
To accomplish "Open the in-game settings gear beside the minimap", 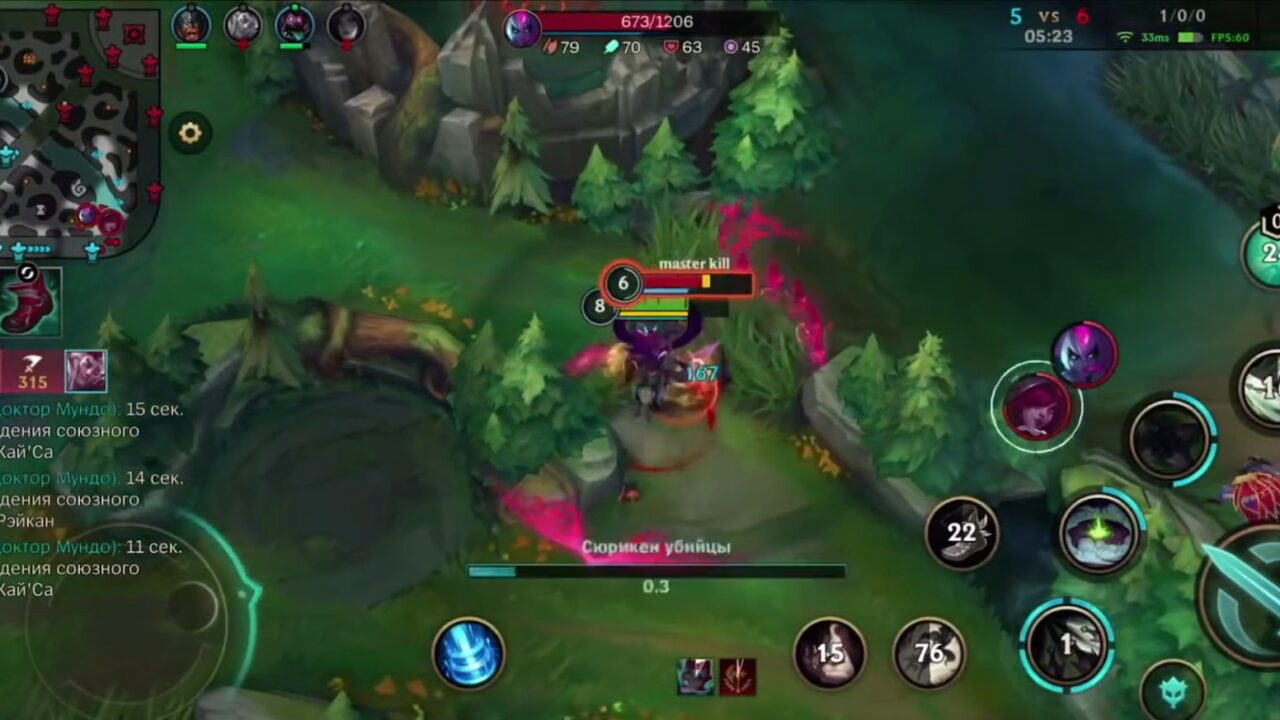I will [x=192, y=132].
